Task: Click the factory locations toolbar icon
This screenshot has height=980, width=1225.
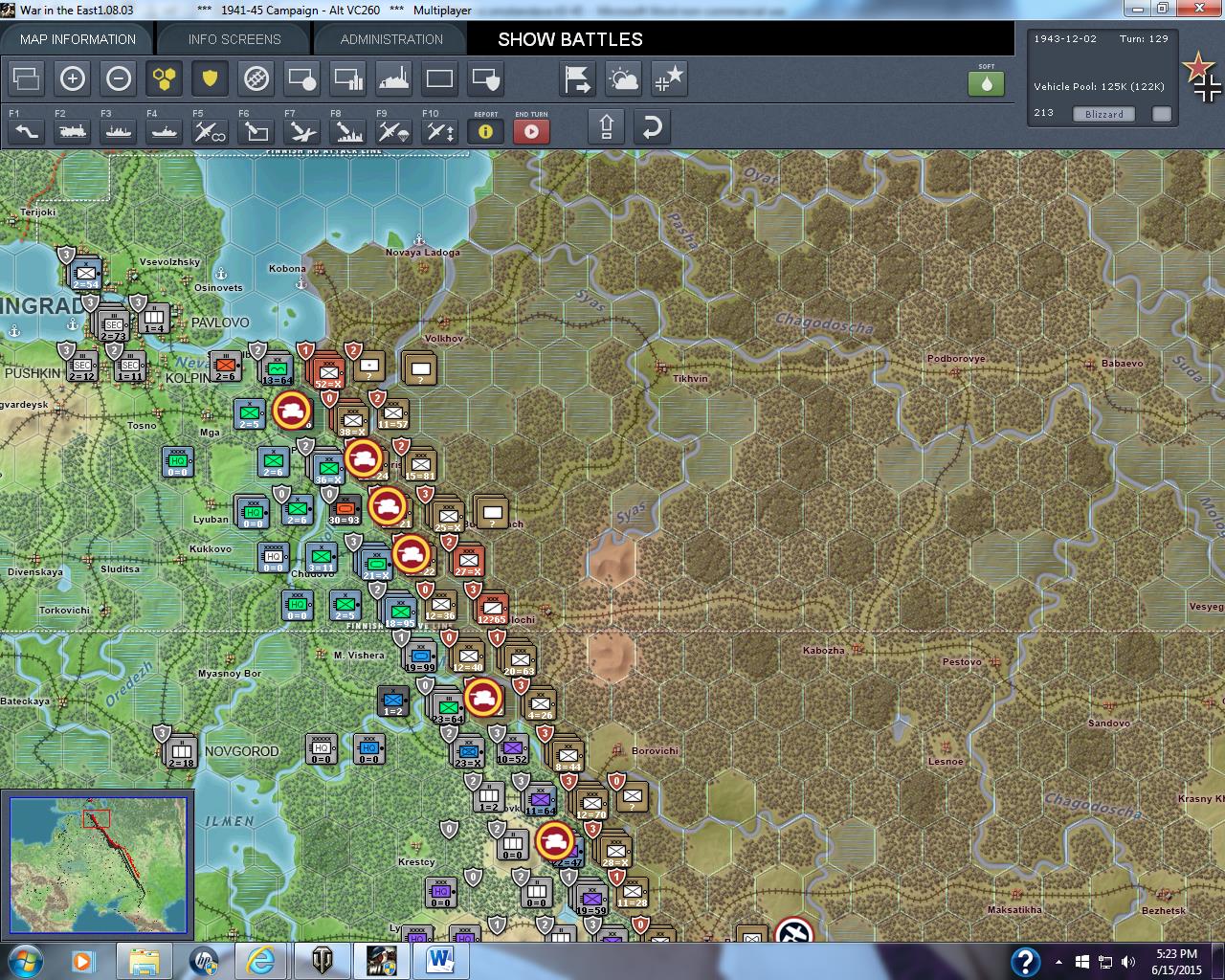Action: (x=394, y=79)
